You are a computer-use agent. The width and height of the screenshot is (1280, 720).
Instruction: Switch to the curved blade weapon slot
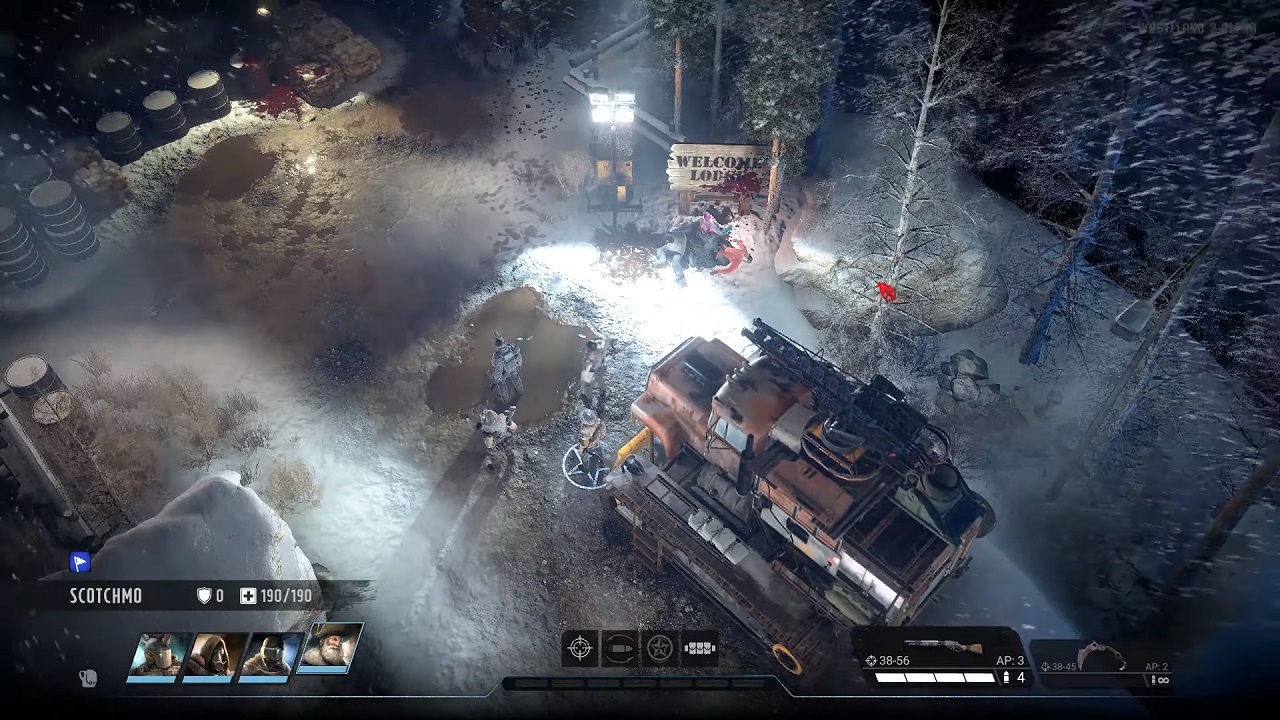pos(1098,662)
